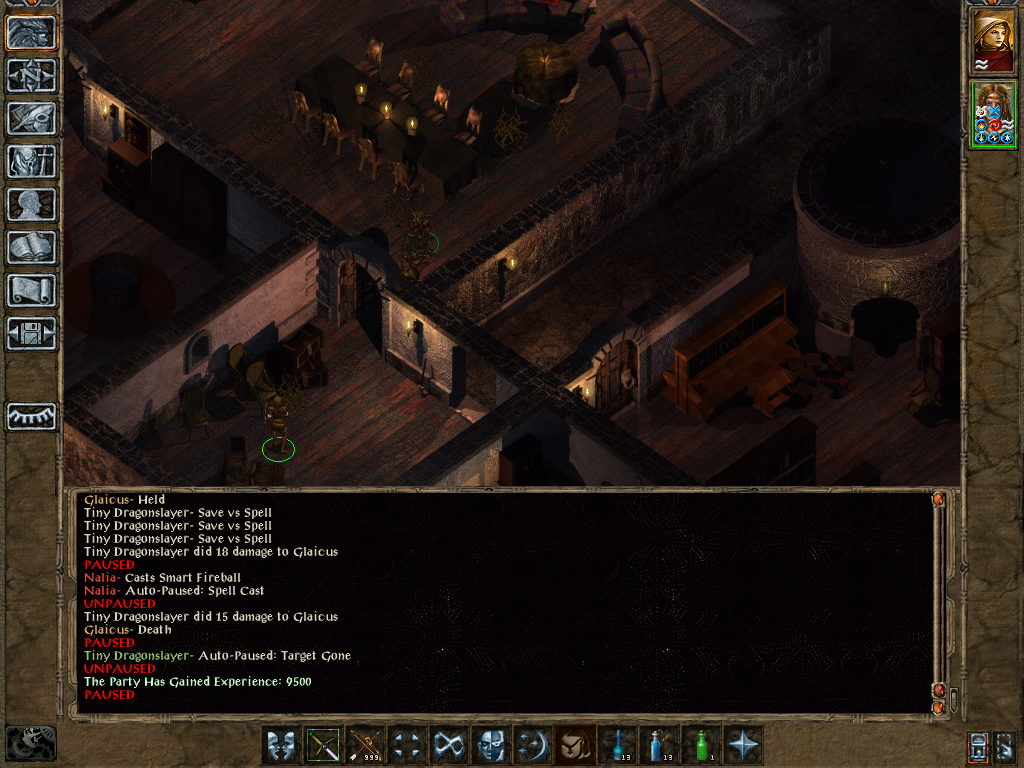
Task: Select the bow with 999 arrows
Action: point(365,745)
